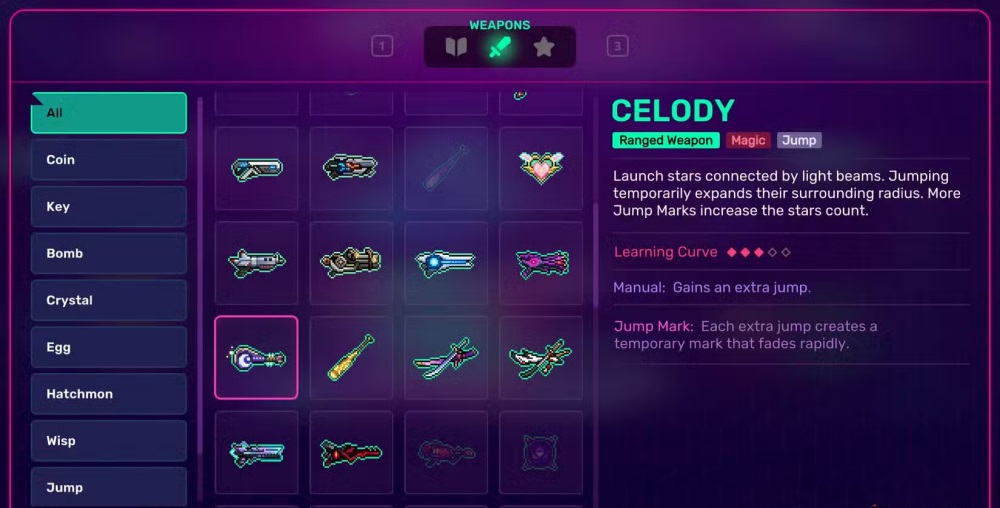Choose the golden baseball bat weapon
The width and height of the screenshot is (1000, 508).
click(351, 357)
